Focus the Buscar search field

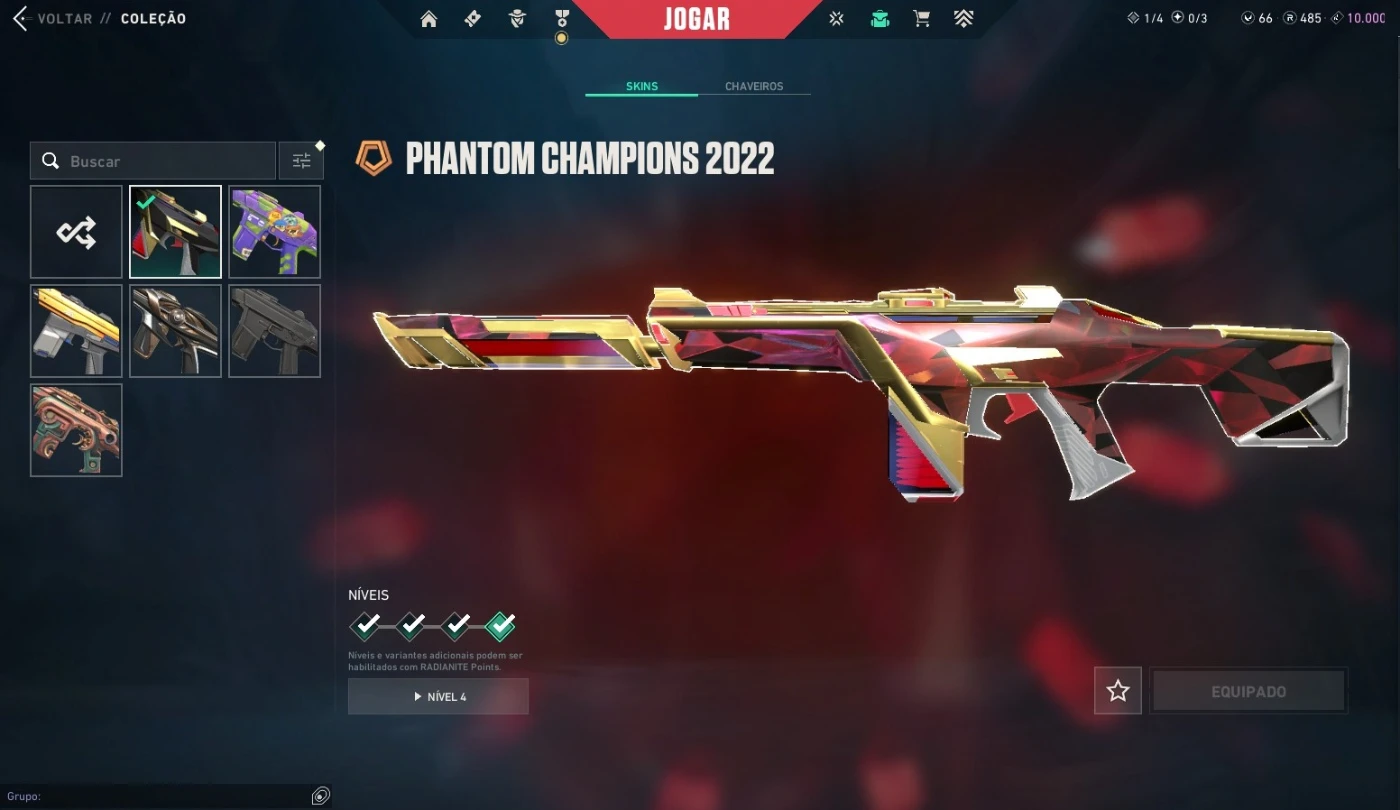(160, 161)
